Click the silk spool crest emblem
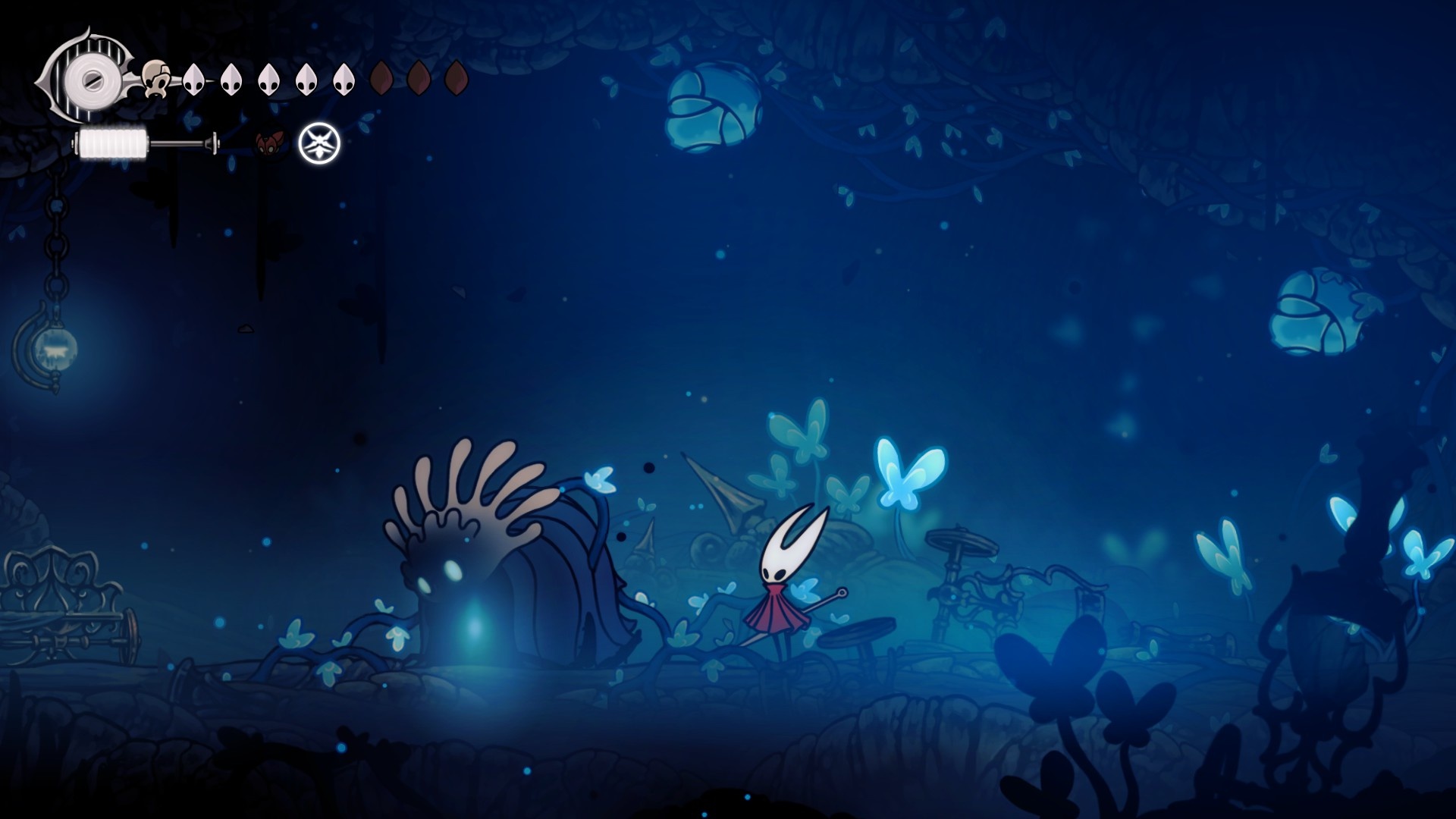The width and height of the screenshot is (1456, 819). (88, 77)
